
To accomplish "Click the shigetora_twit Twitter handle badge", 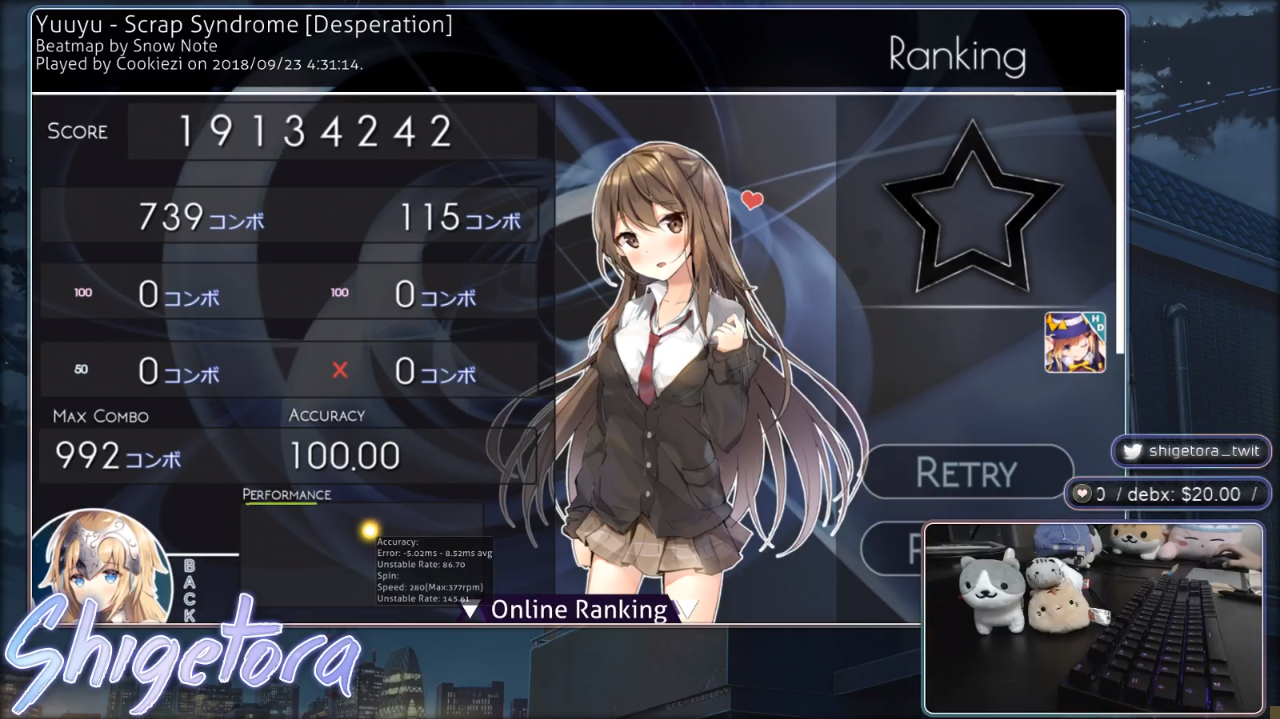I will (1190, 451).
